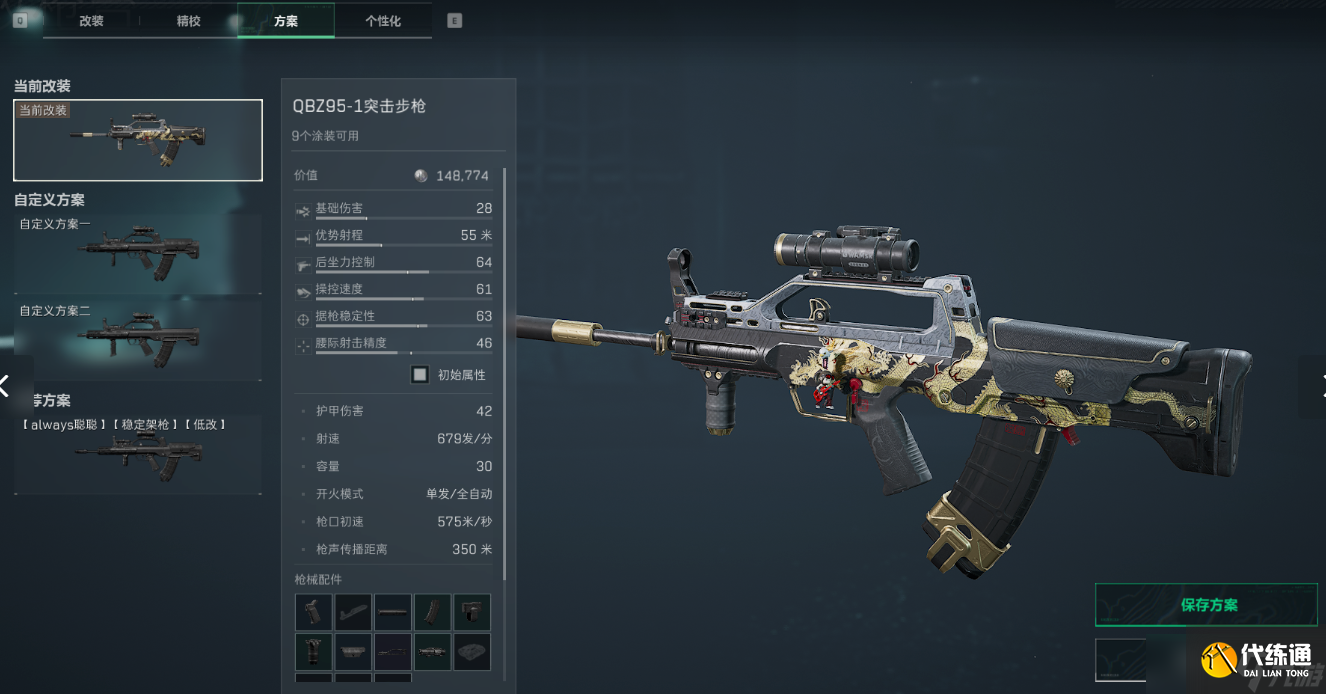Screen dimensions: 1326x694
Task: Choose the scope attachment slot
Action: tap(433, 652)
